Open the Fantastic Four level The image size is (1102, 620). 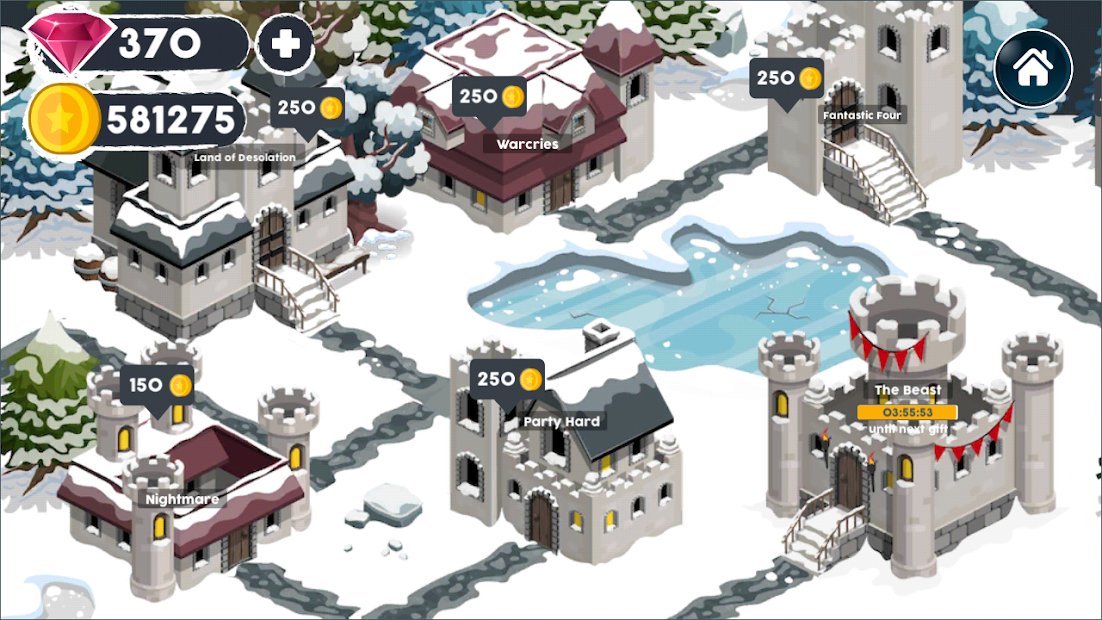(x=862, y=116)
